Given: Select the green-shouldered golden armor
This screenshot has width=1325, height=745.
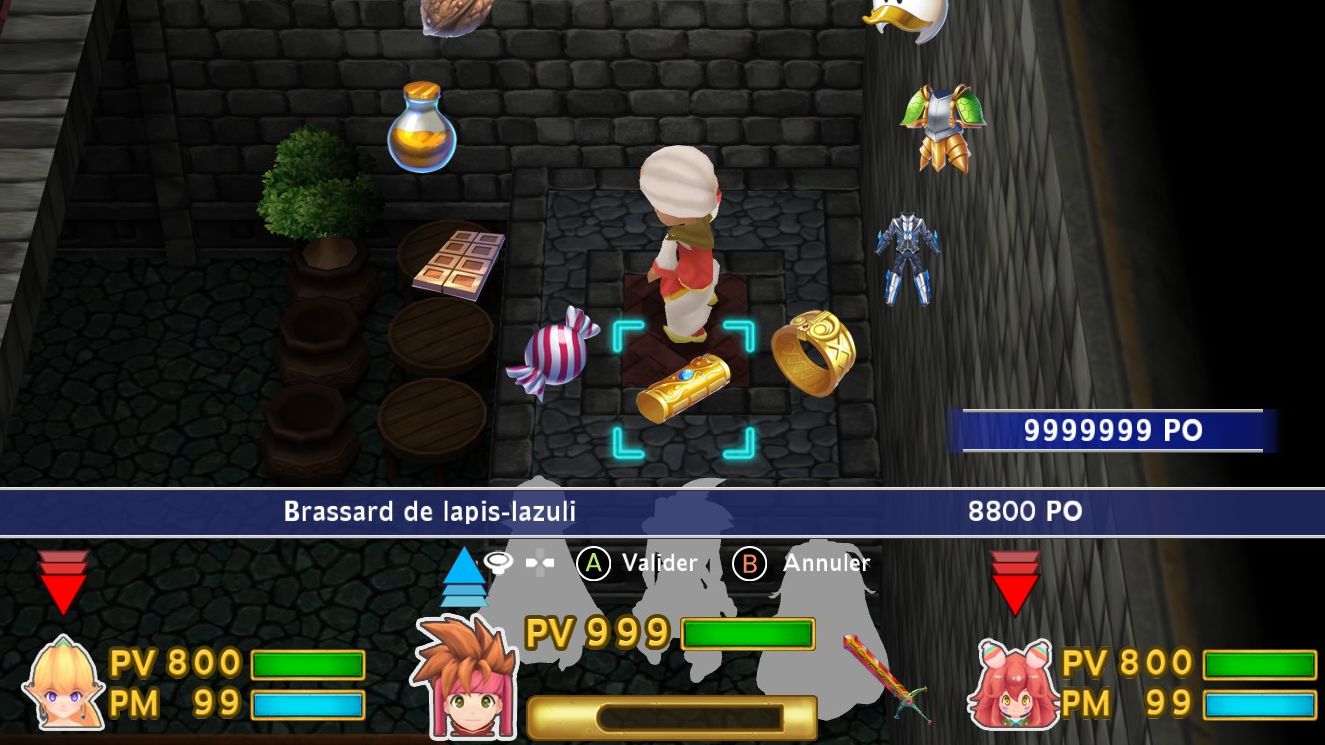Looking at the screenshot, I should pyautogui.click(x=942, y=127).
